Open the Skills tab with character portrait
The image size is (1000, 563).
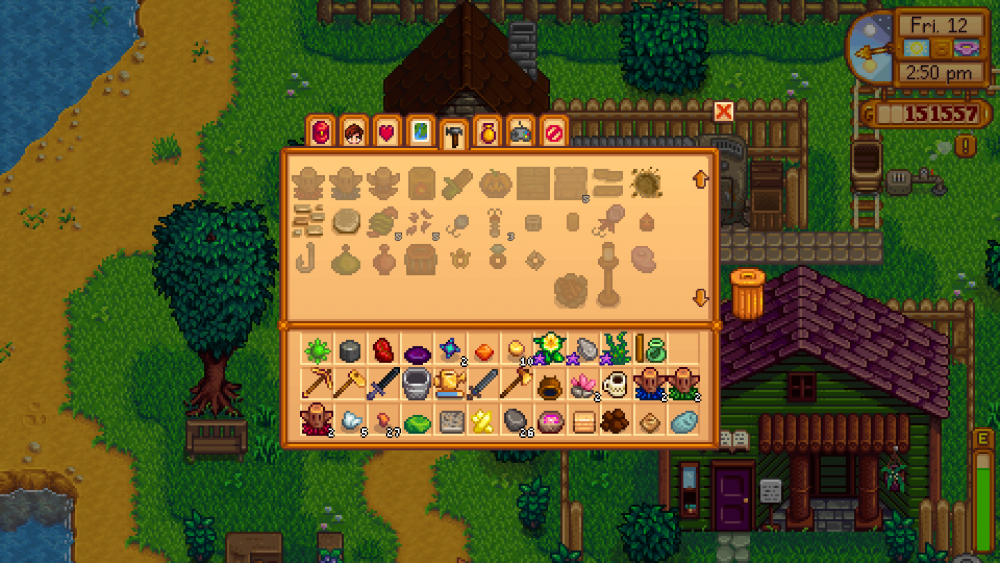click(x=353, y=131)
